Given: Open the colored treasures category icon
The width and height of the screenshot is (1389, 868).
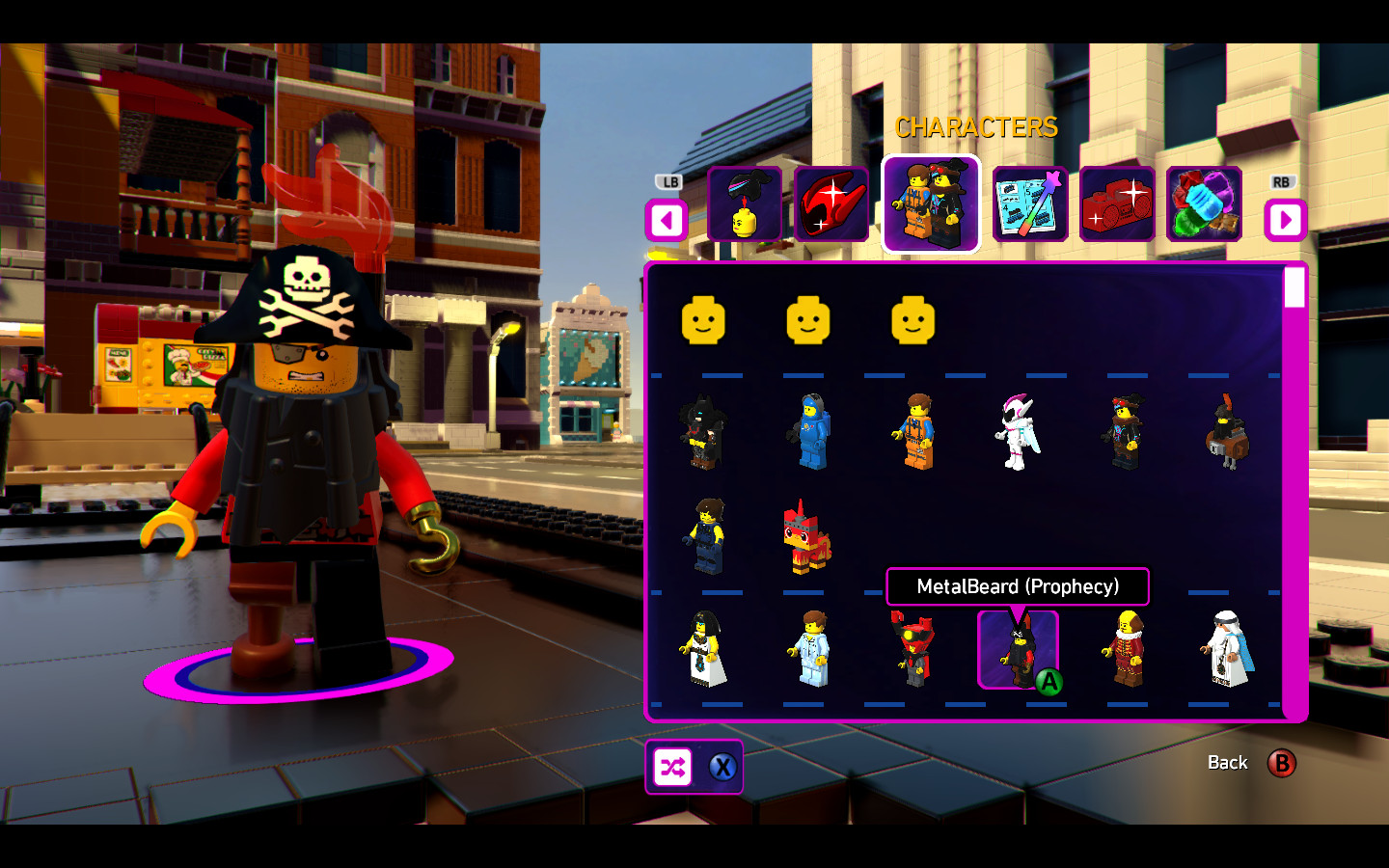Looking at the screenshot, I should click(x=1203, y=204).
